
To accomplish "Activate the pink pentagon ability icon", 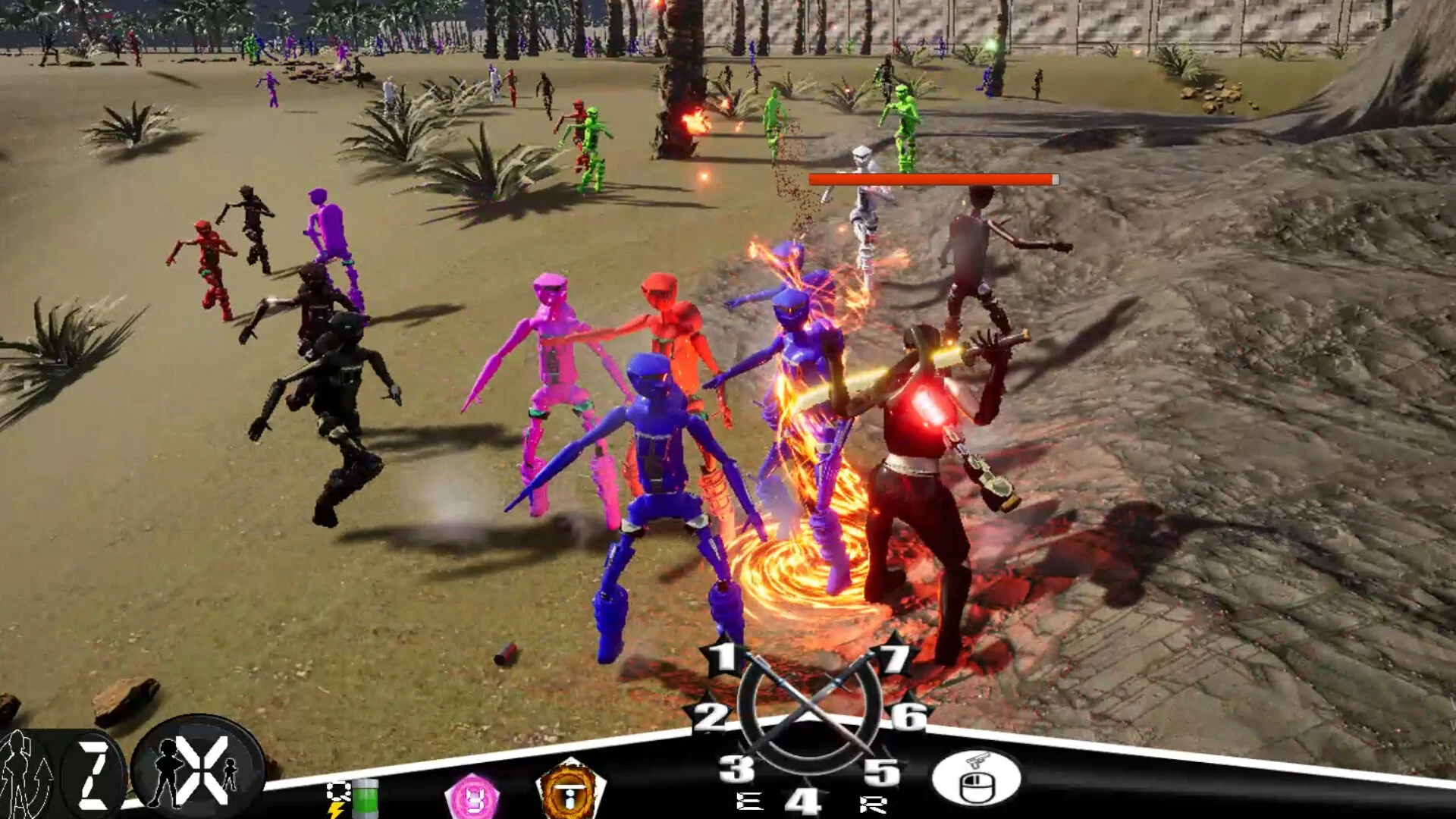I will [472, 798].
